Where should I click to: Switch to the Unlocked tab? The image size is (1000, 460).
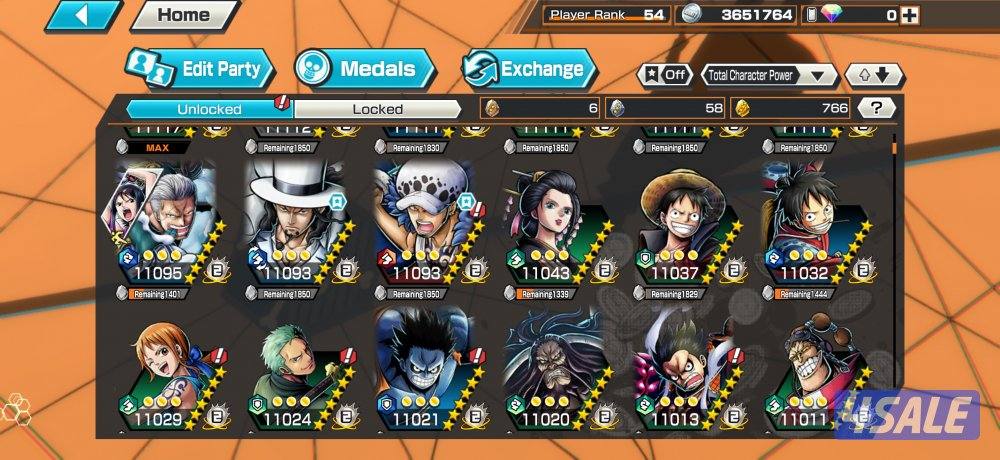click(209, 108)
